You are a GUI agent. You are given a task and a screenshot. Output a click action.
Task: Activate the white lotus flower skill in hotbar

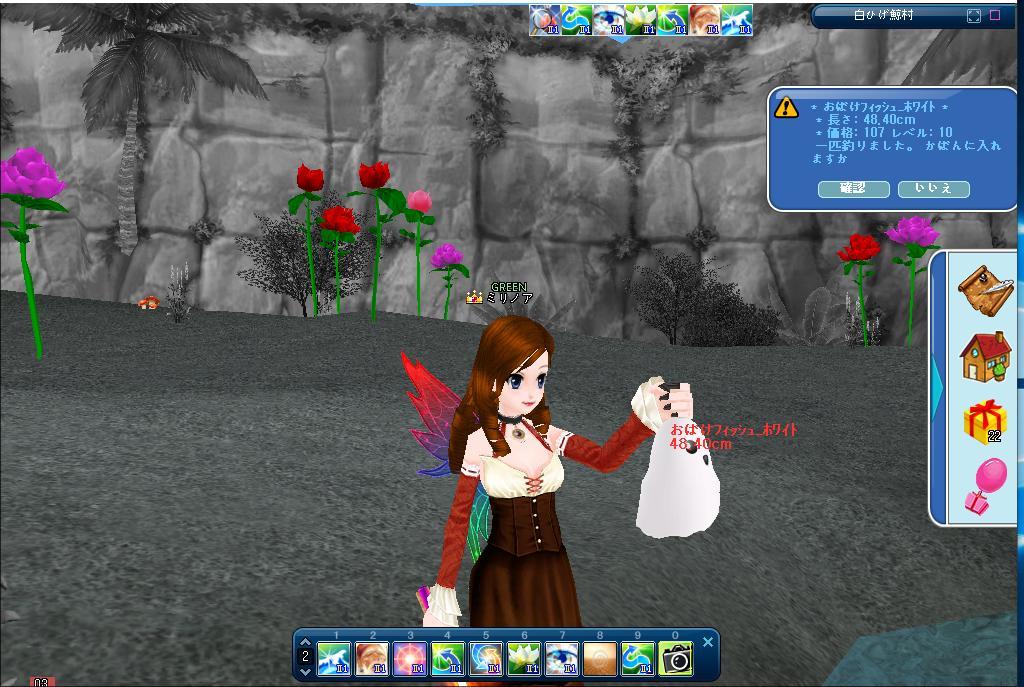tap(523, 659)
